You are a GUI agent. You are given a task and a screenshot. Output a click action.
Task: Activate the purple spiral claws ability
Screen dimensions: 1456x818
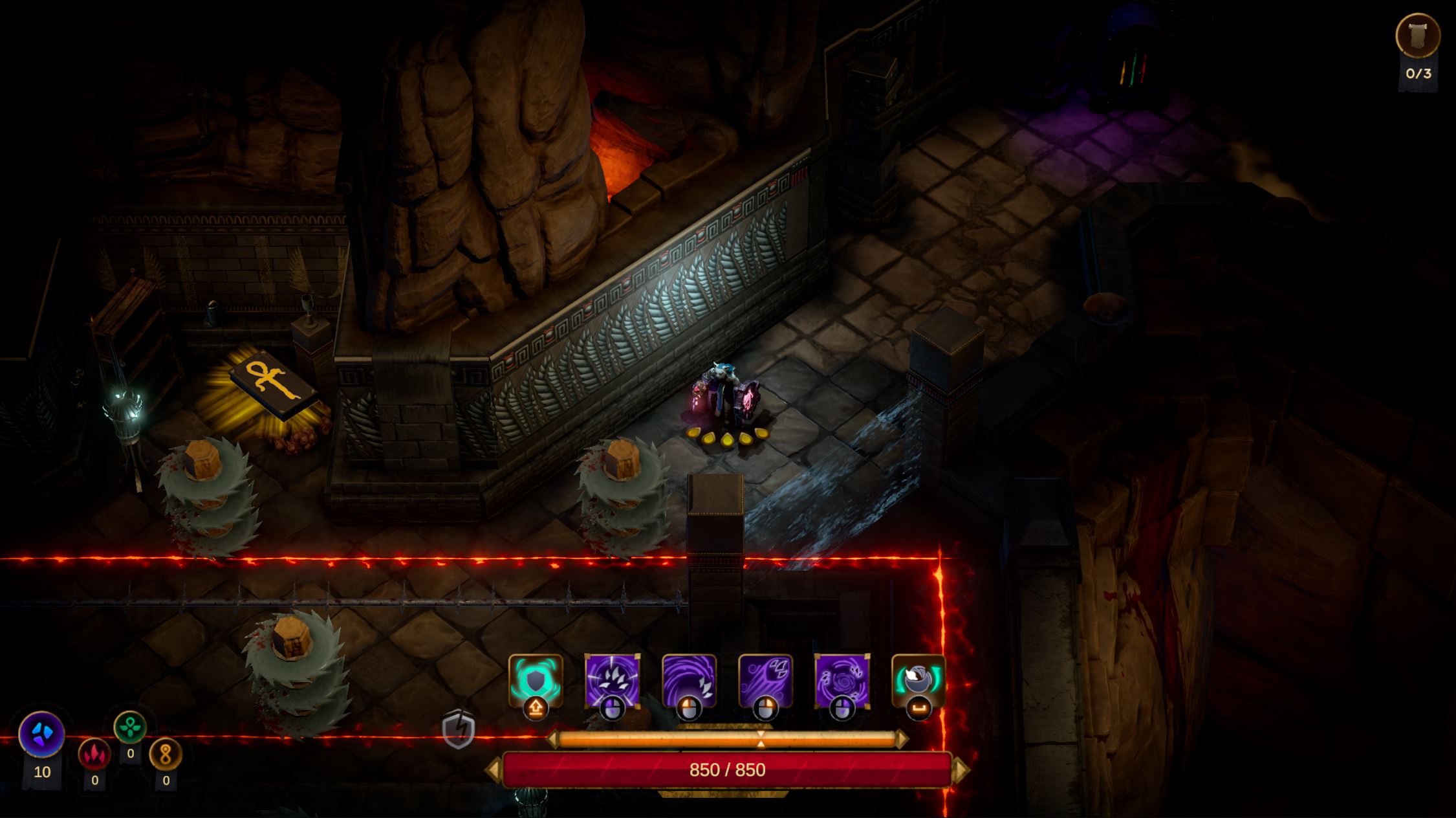coord(842,681)
